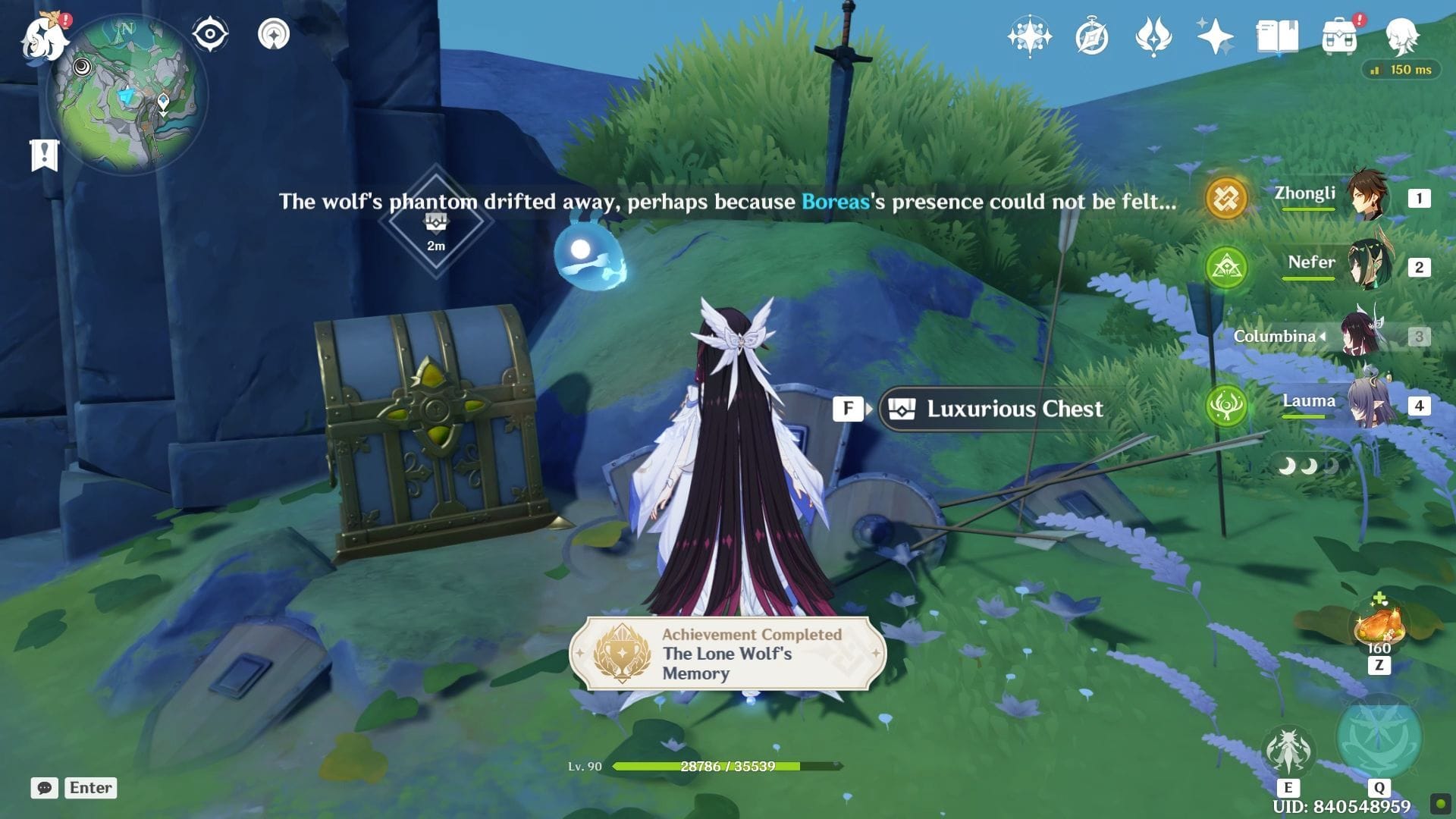This screenshot has width=1456, height=819.
Task: Open the Paimon menu icon
Action: (44, 36)
